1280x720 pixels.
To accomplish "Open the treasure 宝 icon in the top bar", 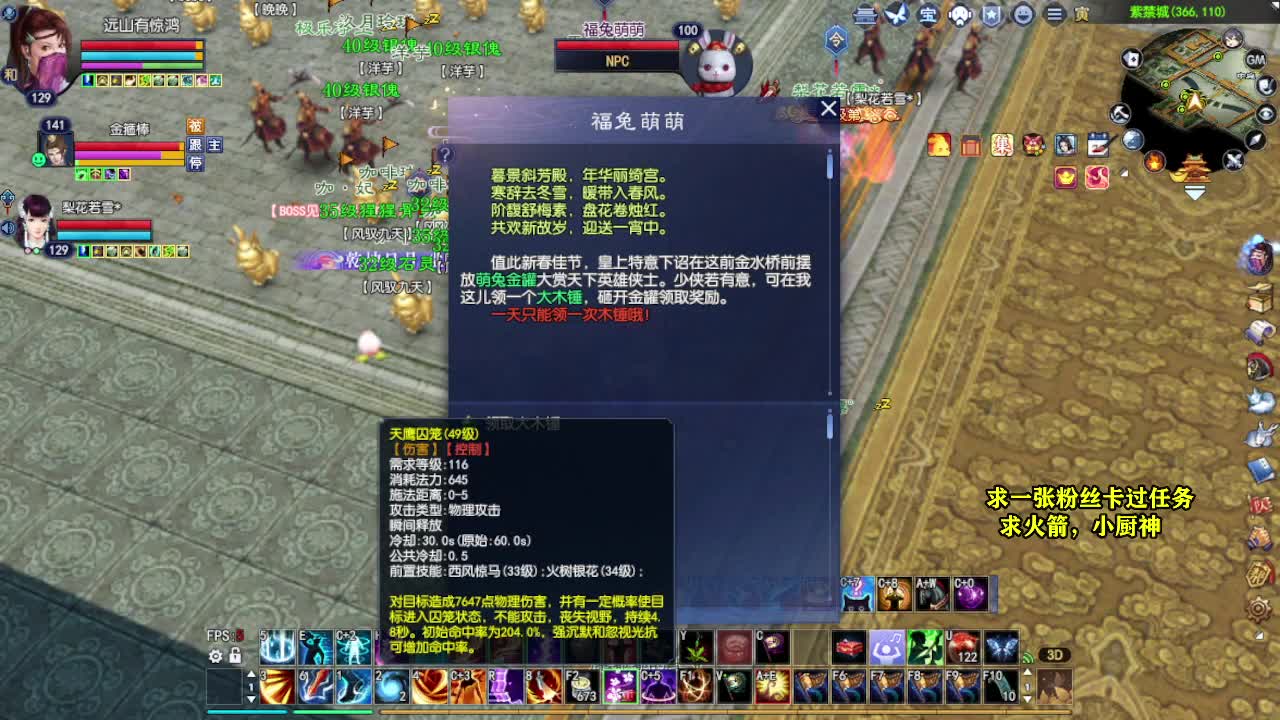I will (928, 13).
